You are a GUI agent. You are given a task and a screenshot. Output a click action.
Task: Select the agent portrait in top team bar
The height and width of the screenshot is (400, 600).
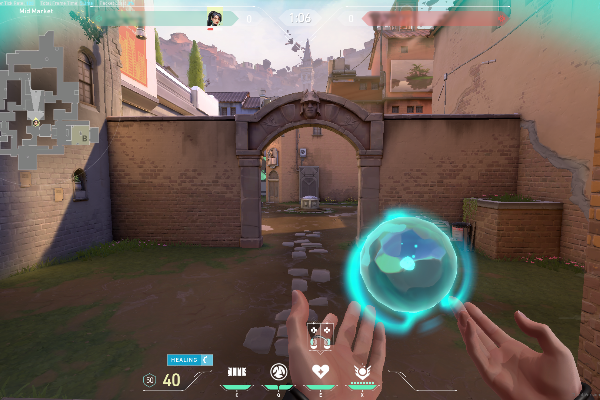[x=214, y=18]
